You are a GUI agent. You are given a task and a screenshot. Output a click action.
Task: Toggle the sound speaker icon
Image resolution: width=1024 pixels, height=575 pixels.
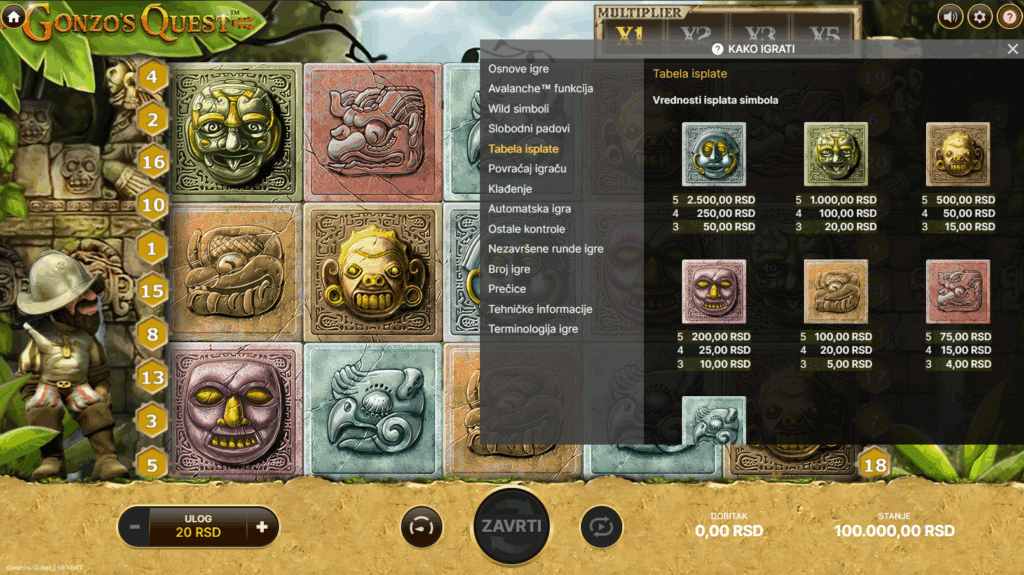point(950,16)
